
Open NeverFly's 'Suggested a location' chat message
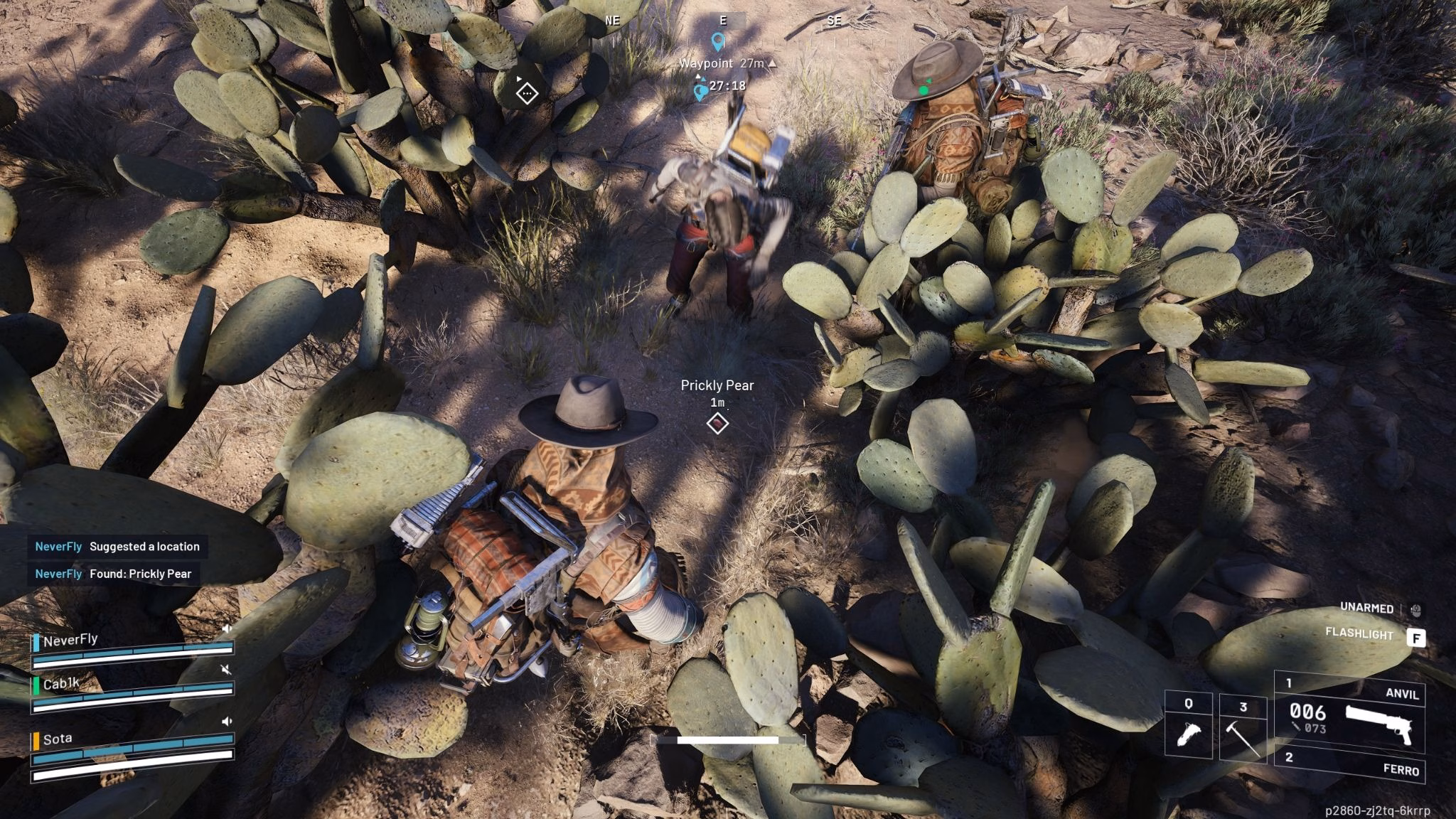pyautogui.click(x=117, y=547)
